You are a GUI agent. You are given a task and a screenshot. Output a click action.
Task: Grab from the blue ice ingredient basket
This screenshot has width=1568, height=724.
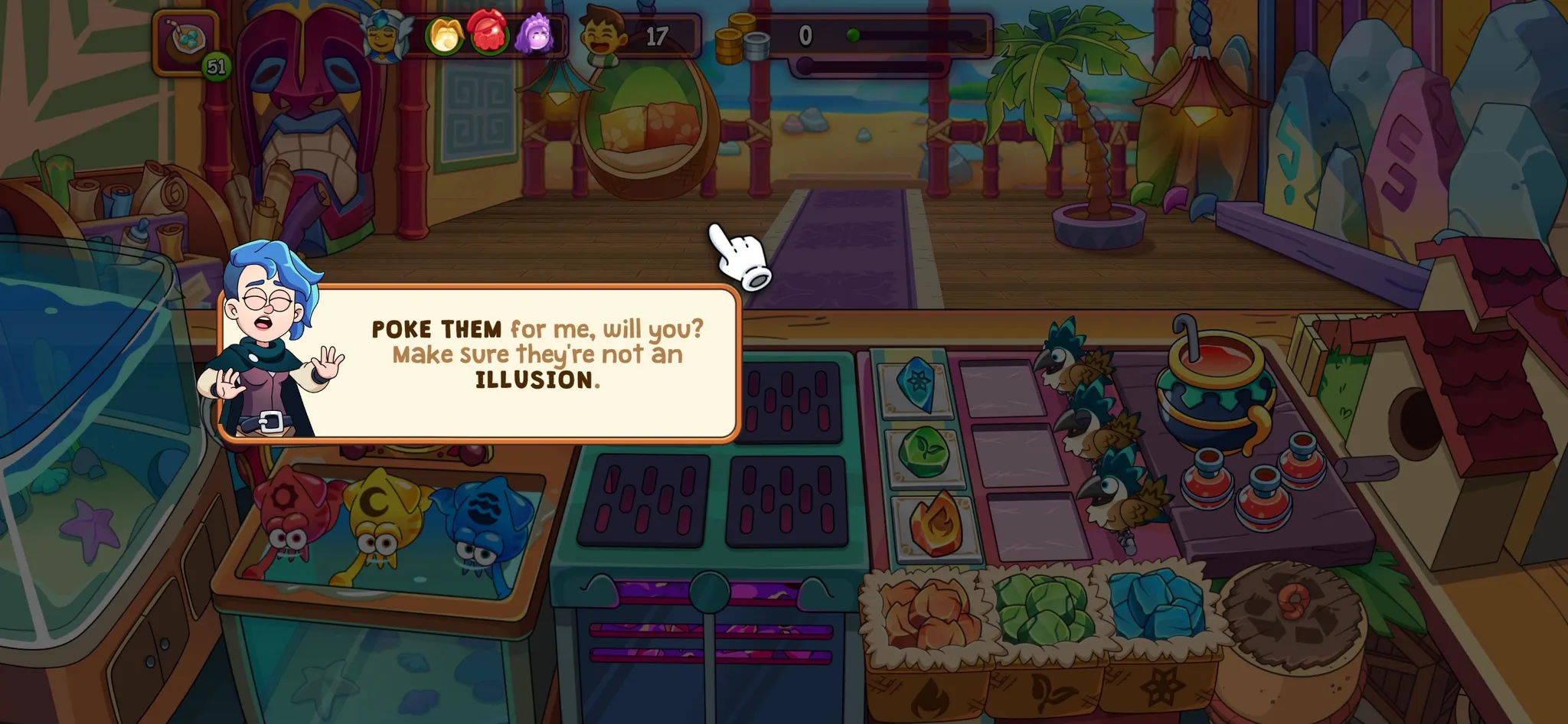pyautogui.click(x=1156, y=606)
